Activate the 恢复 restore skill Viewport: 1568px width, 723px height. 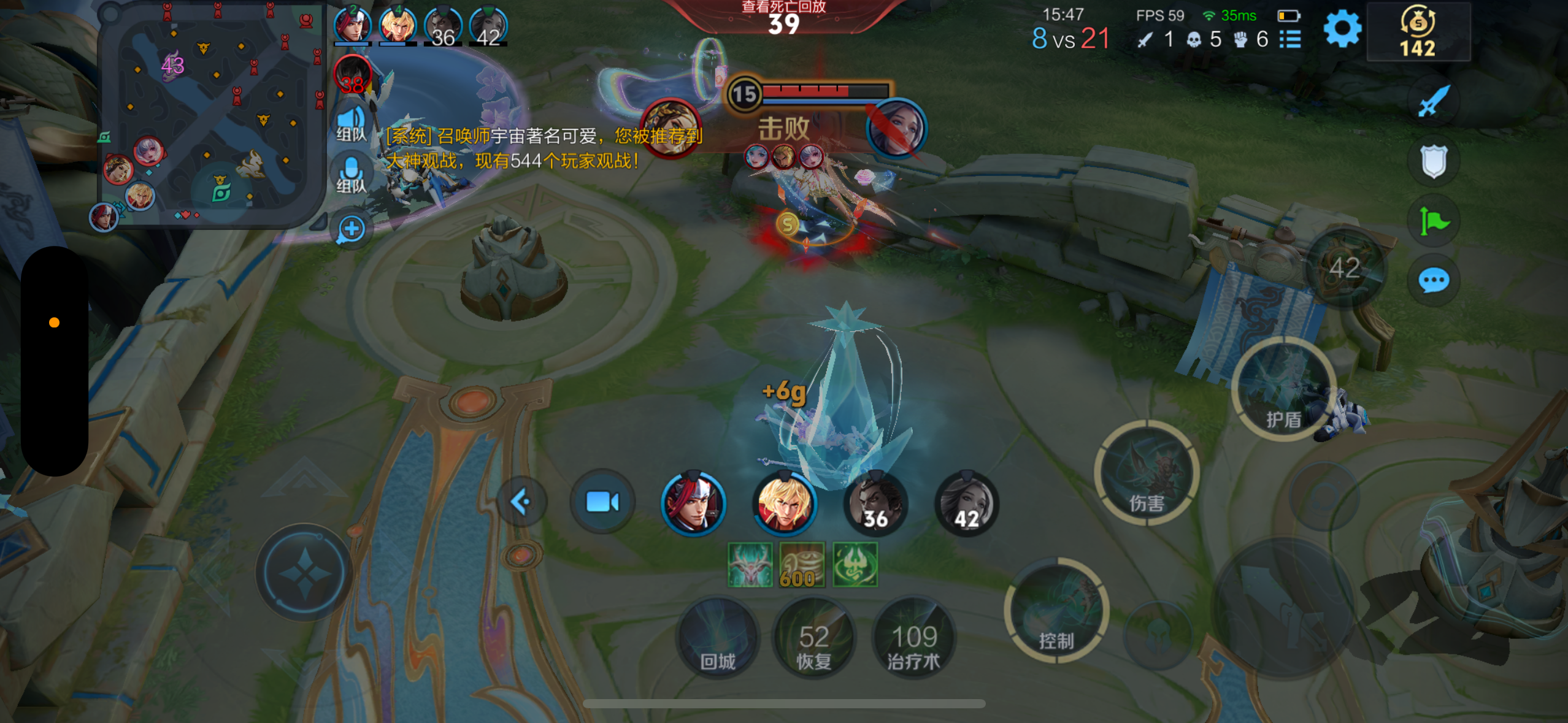point(813,638)
